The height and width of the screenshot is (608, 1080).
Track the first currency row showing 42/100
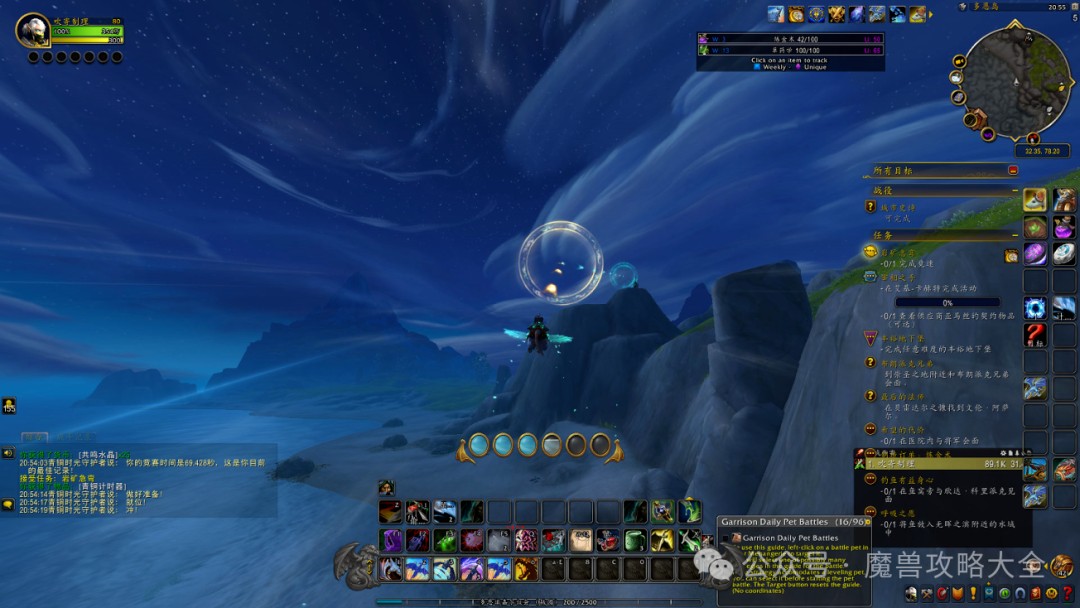click(790, 38)
